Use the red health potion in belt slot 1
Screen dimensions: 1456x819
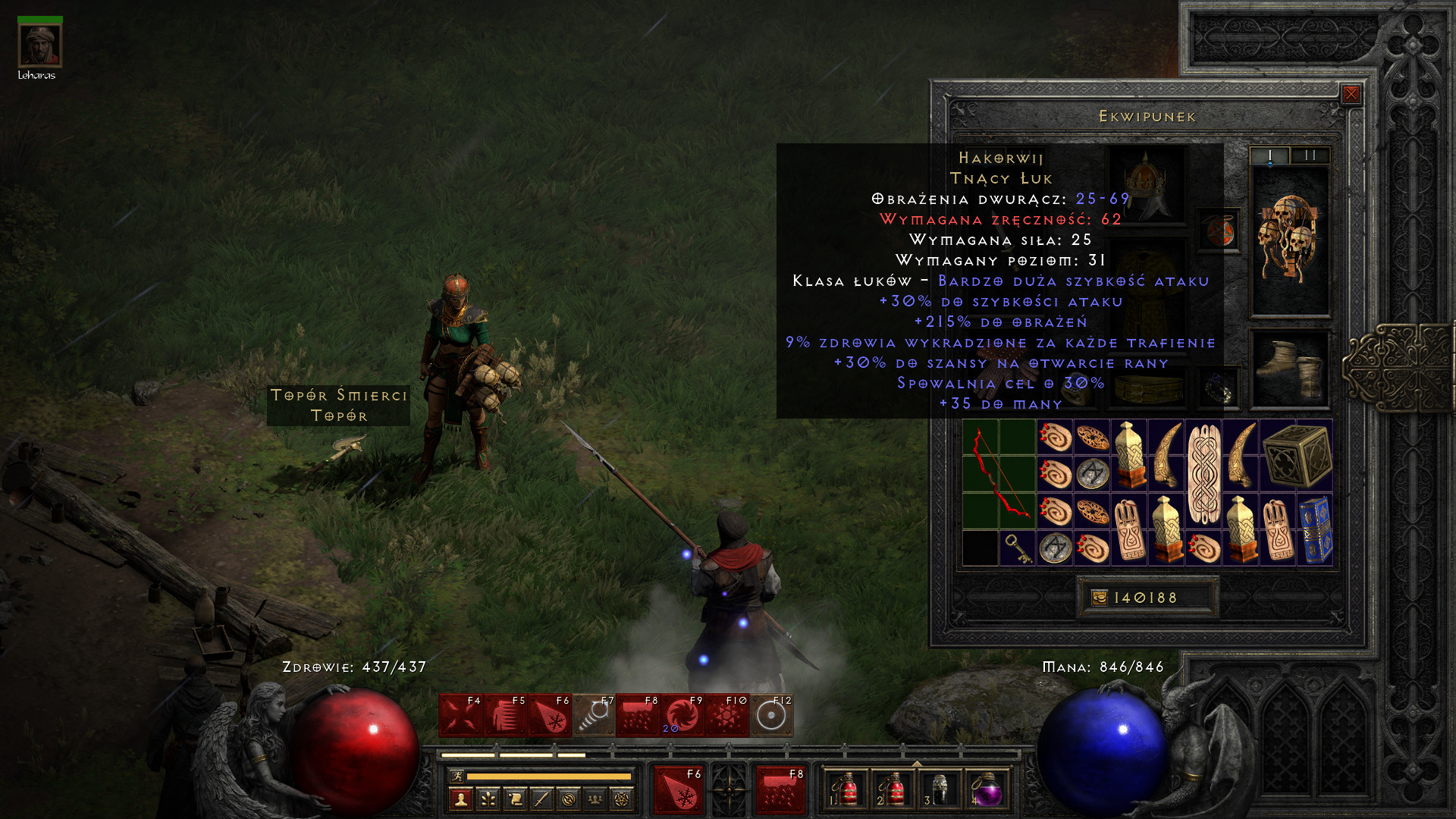coord(844,790)
